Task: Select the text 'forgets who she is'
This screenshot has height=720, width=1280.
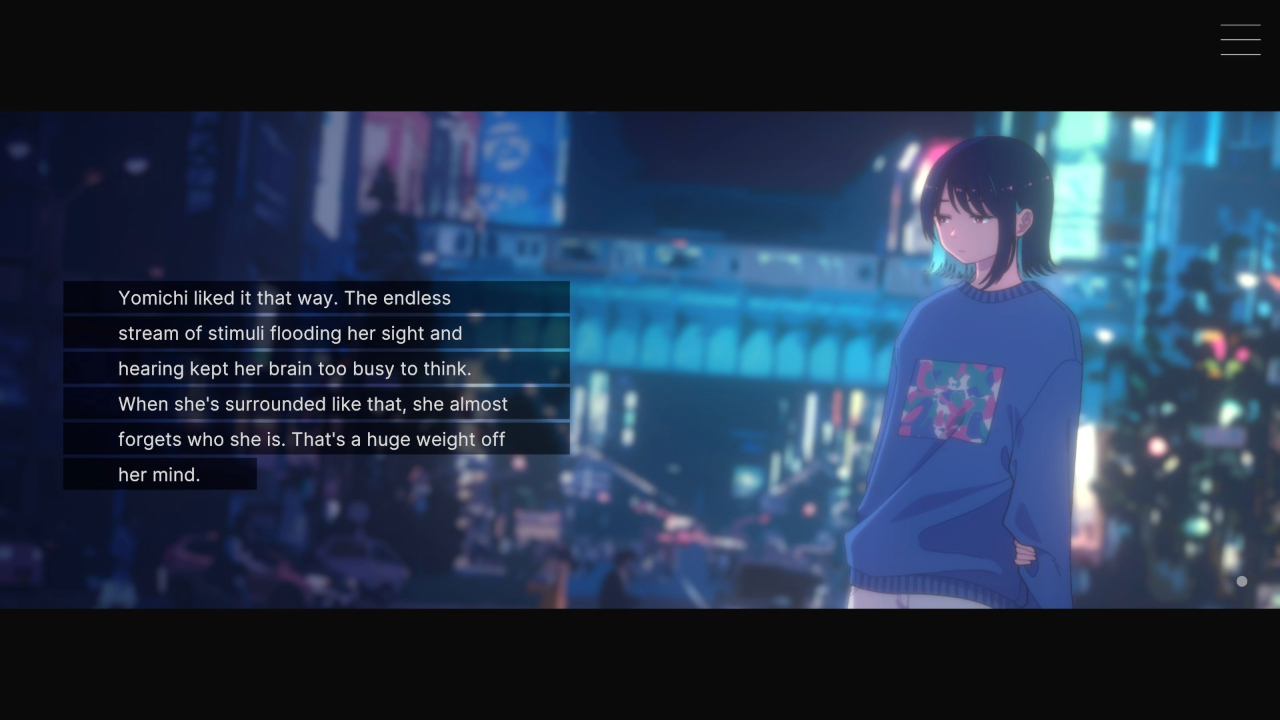Action: (311, 439)
